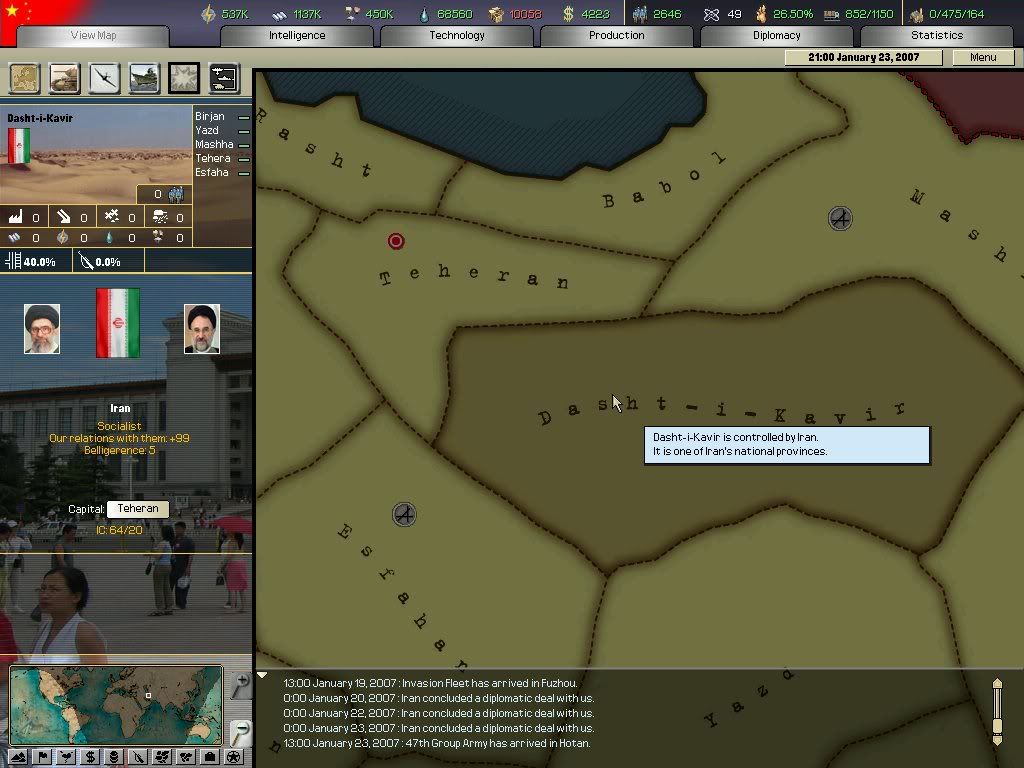Show the Statistics tab
Viewport: 1024px width, 768px height.
(936, 36)
